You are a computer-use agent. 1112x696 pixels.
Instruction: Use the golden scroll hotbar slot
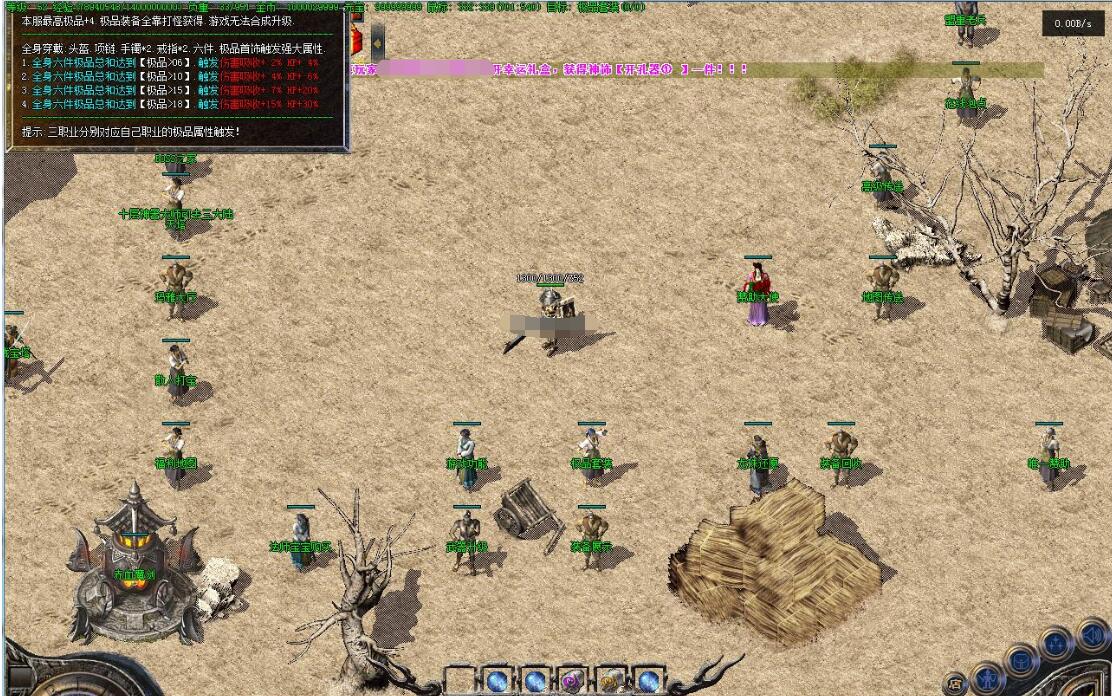[611, 681]
